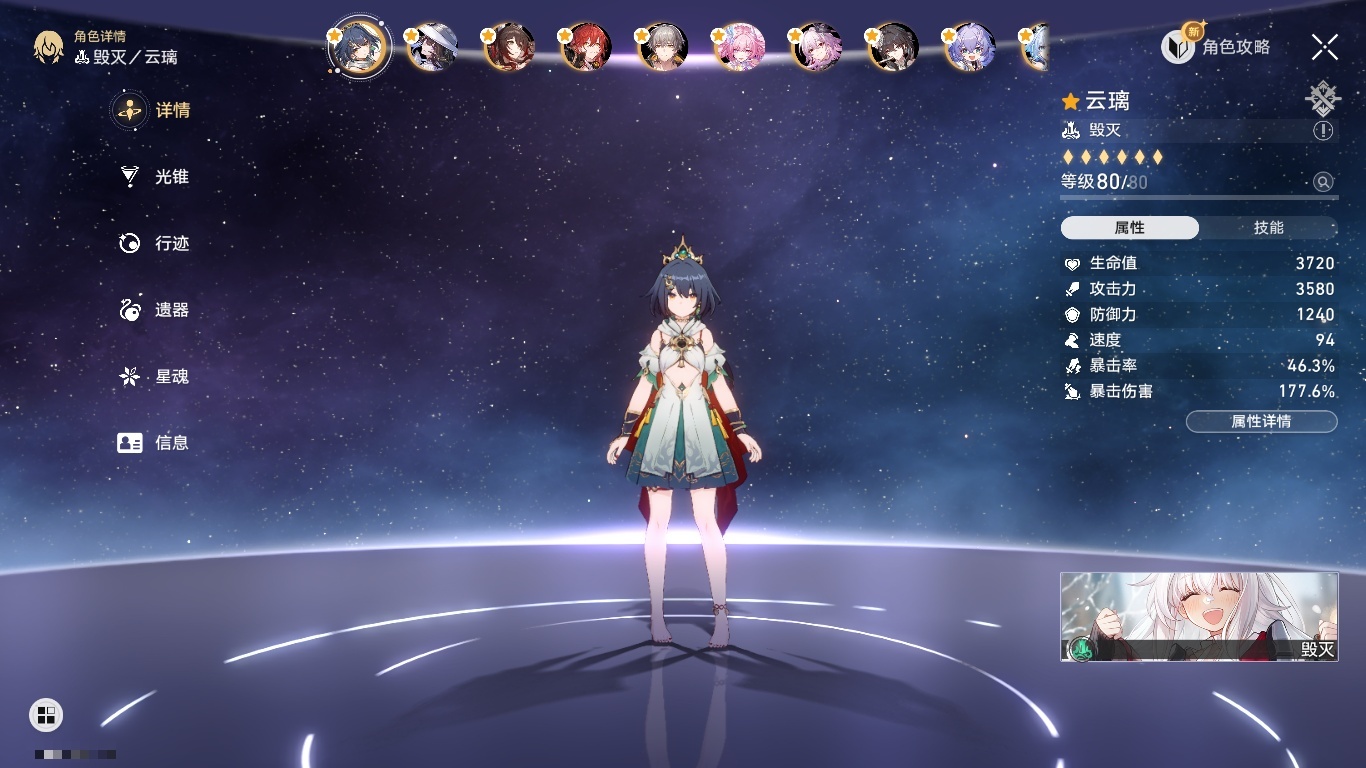Switch to the purple-haired character portrait
The height and width of the screenshot is (768, 1366).
click(x=969, y=47)
